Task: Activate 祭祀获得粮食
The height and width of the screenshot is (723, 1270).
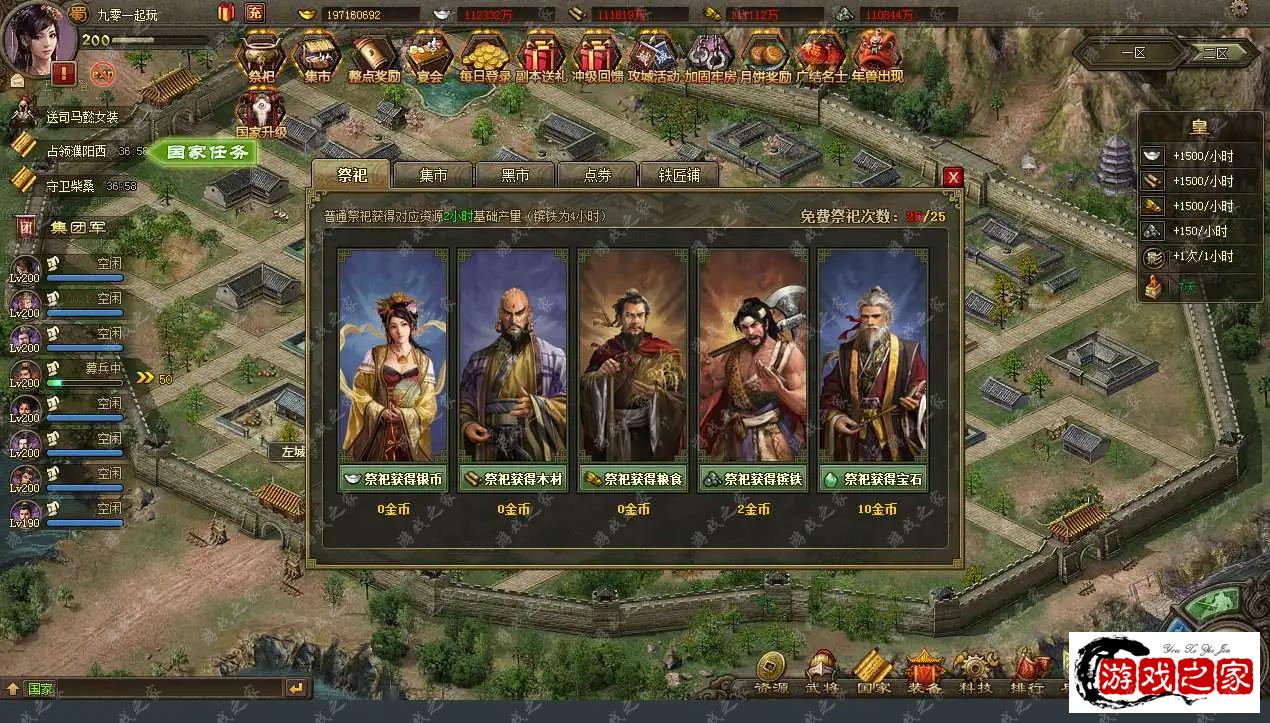Action: click(x=633, y=479)
